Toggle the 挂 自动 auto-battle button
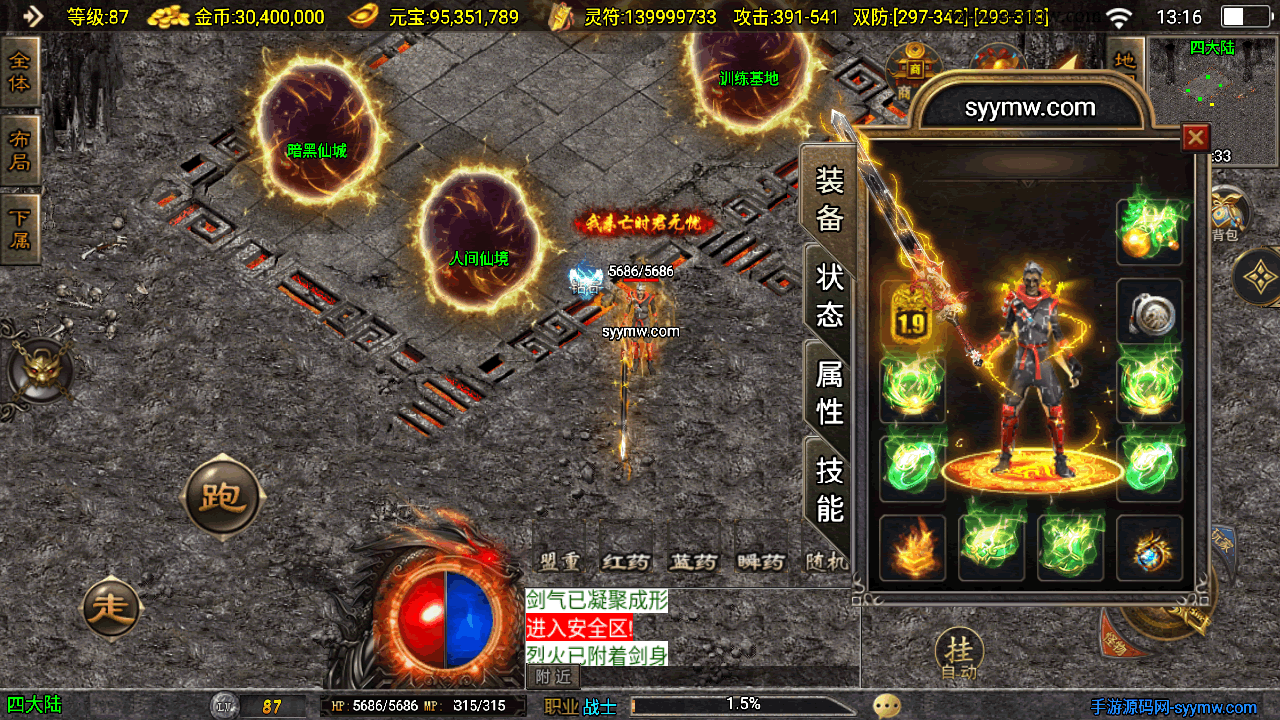Screen dimensions: 1280x720 (959, 655)
